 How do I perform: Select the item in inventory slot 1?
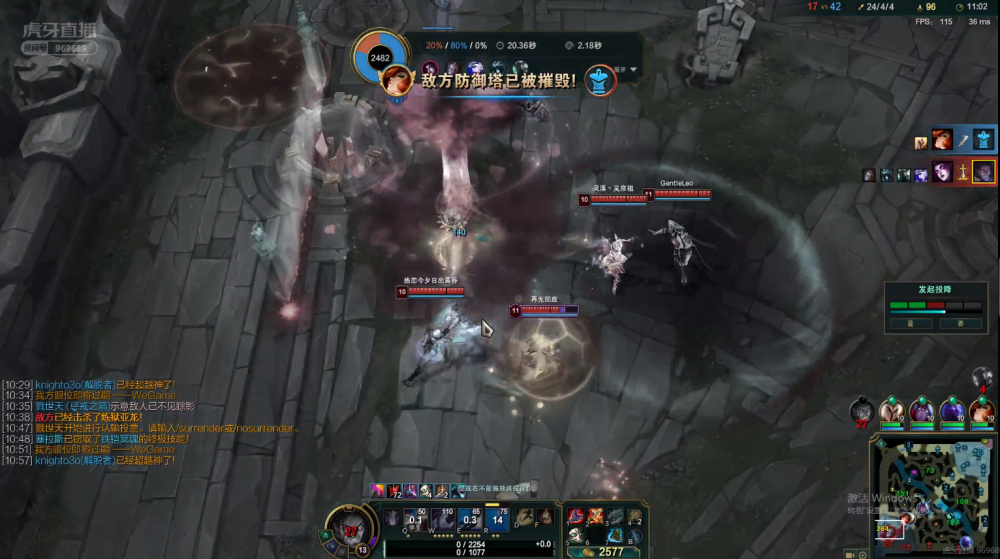click(577, 516)
